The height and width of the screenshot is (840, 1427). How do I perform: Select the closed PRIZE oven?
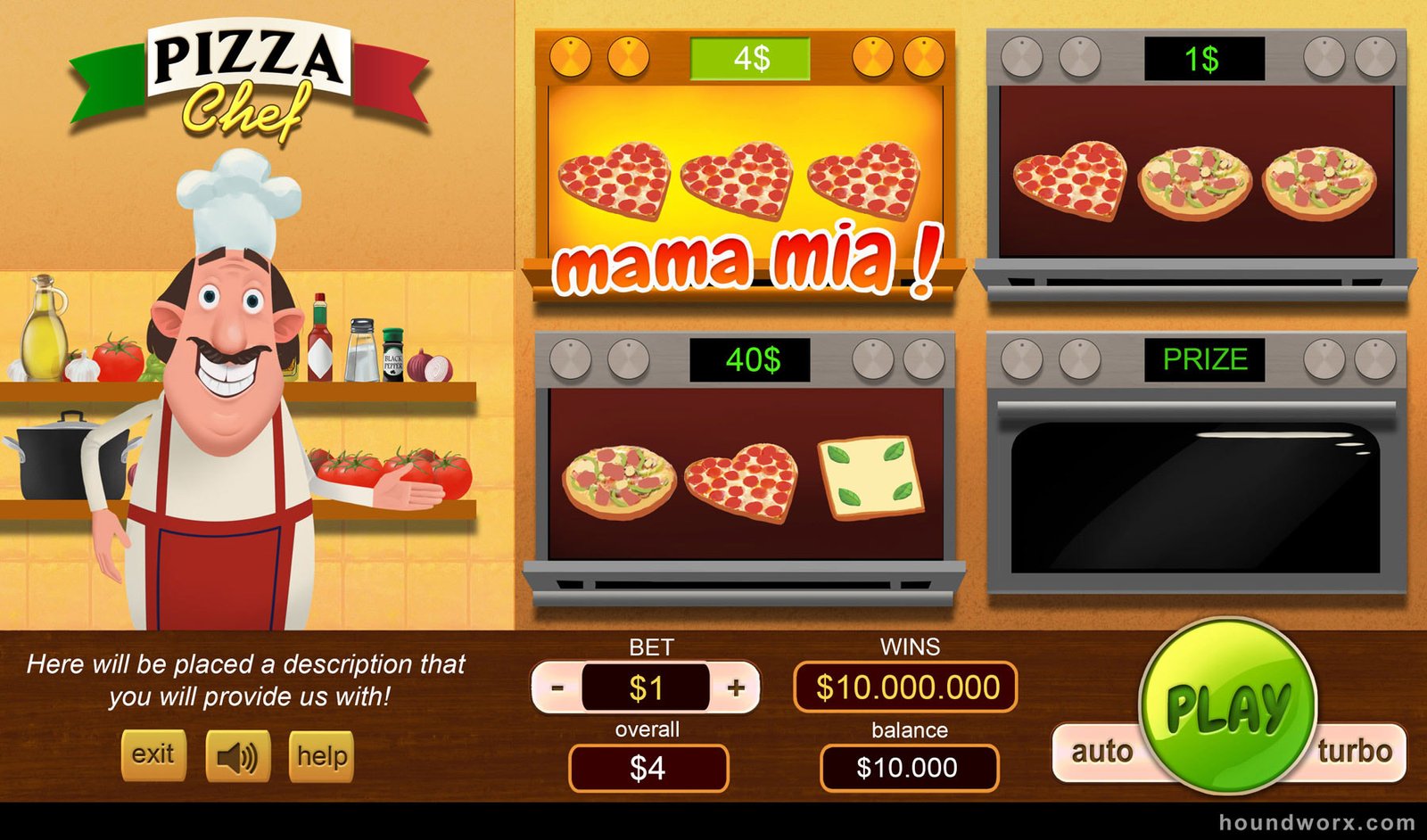point(1196,495)
